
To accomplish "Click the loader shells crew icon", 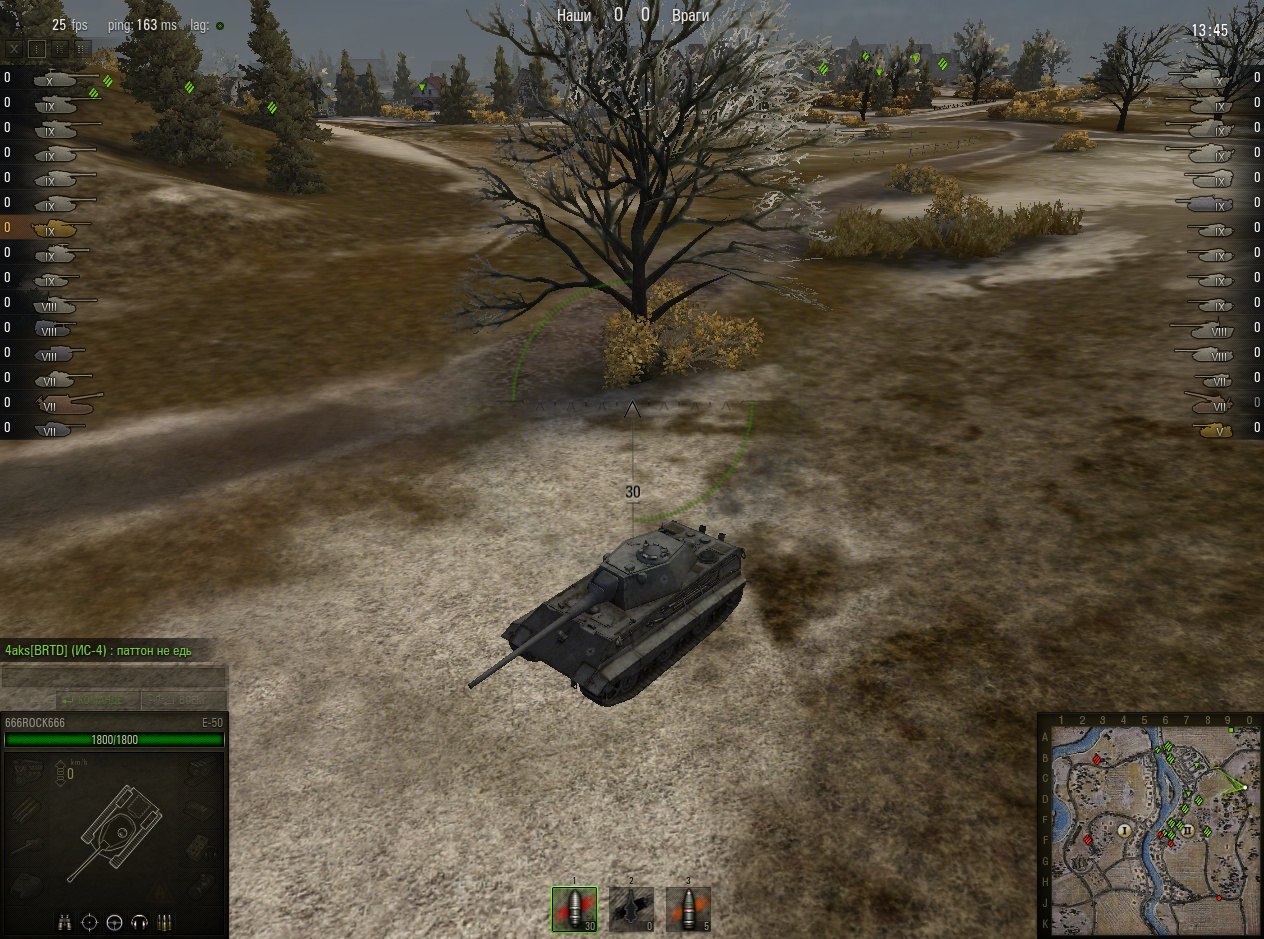I will [x=165, y=921].
